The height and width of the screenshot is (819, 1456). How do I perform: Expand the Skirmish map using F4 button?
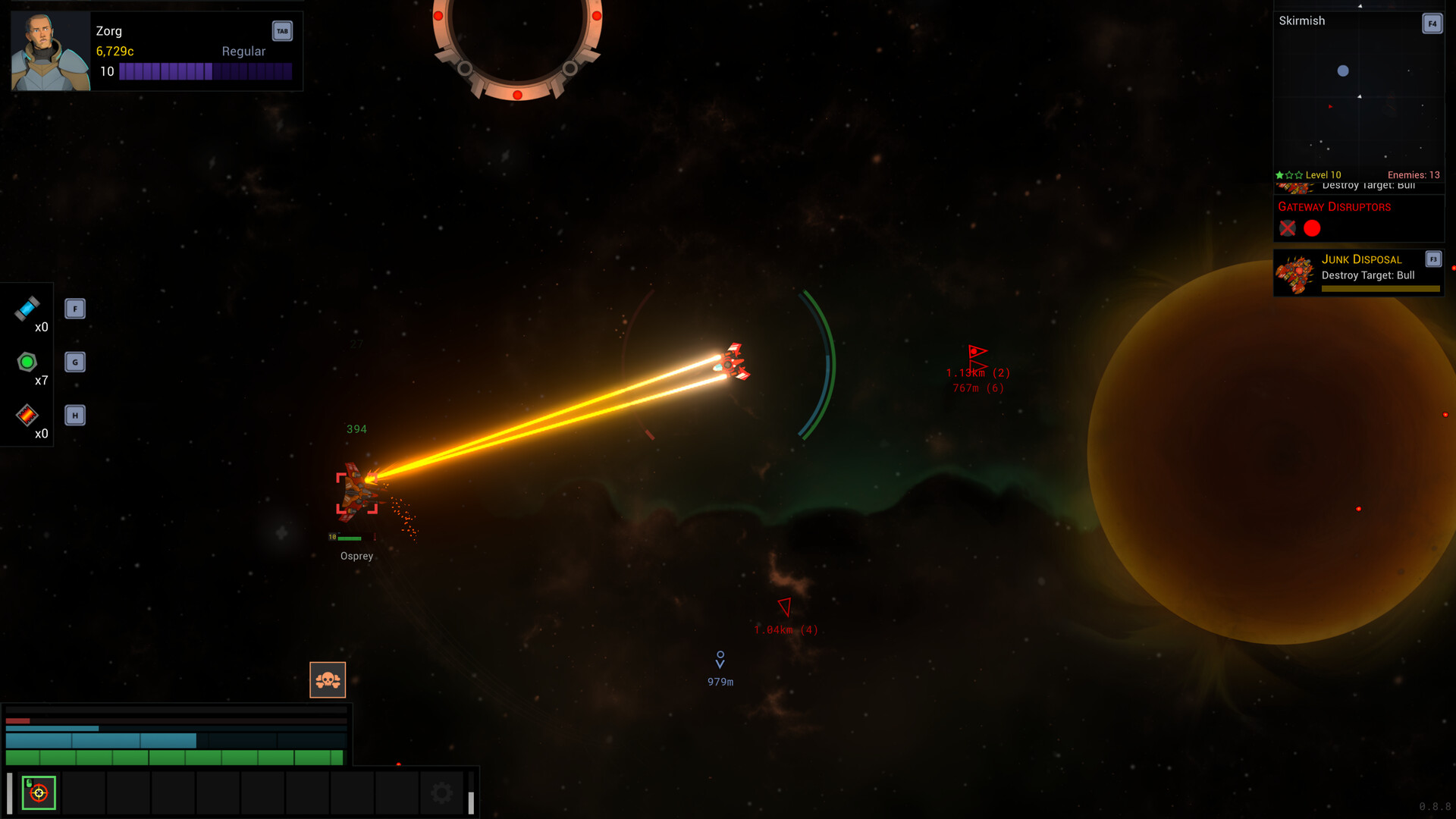(x=1432, y=24)
